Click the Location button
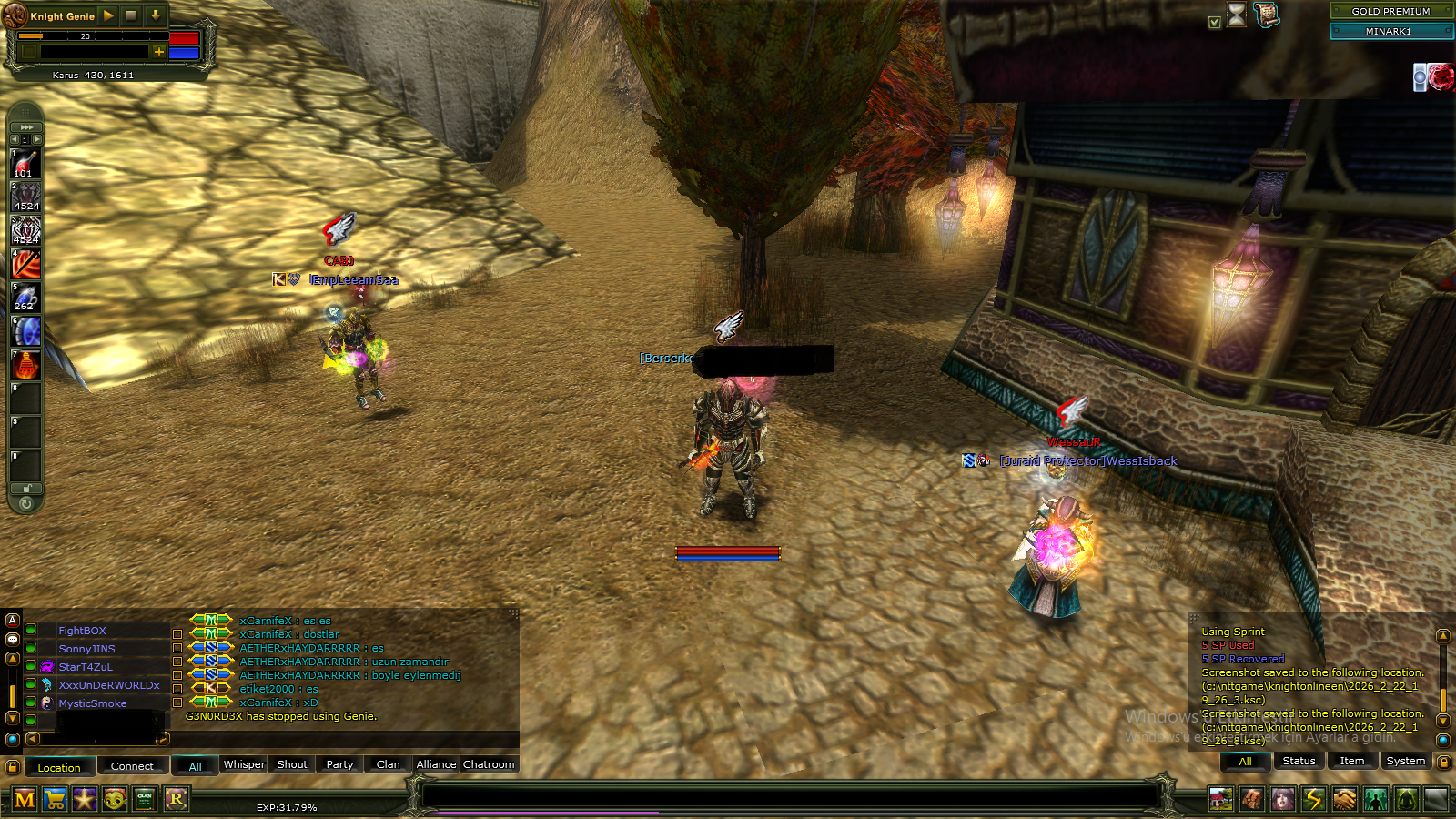Viewport: 1456px width, 819px height. 59,767
